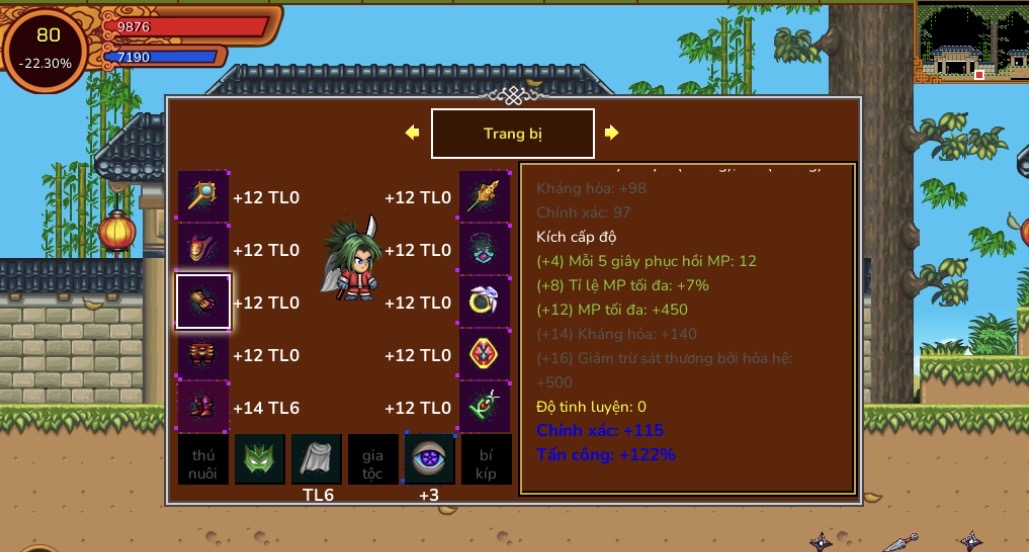Select the red belt equipment slot
Screen dimensions: 1029x552
point(204,355)
